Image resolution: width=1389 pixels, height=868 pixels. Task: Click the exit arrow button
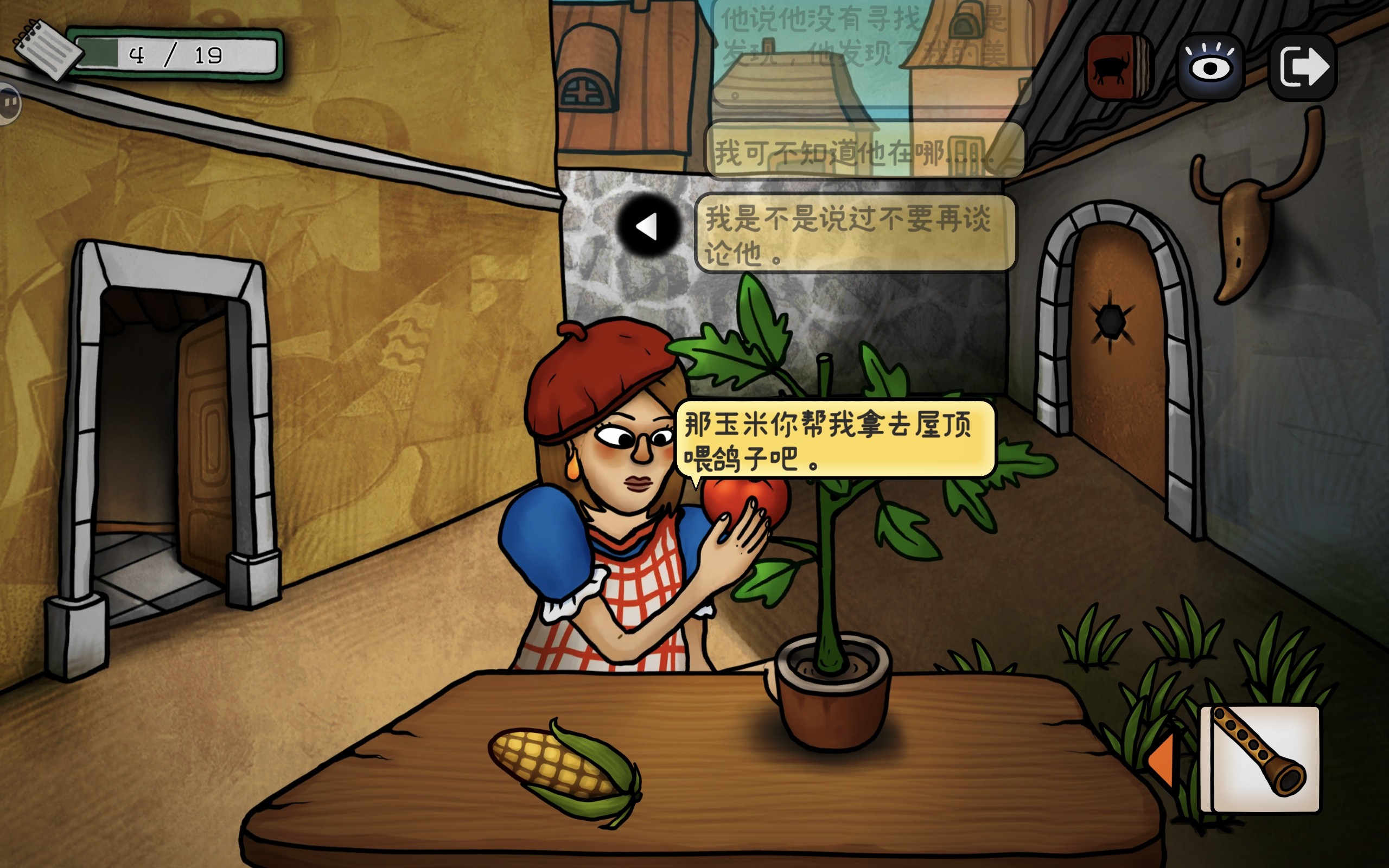1303,67
